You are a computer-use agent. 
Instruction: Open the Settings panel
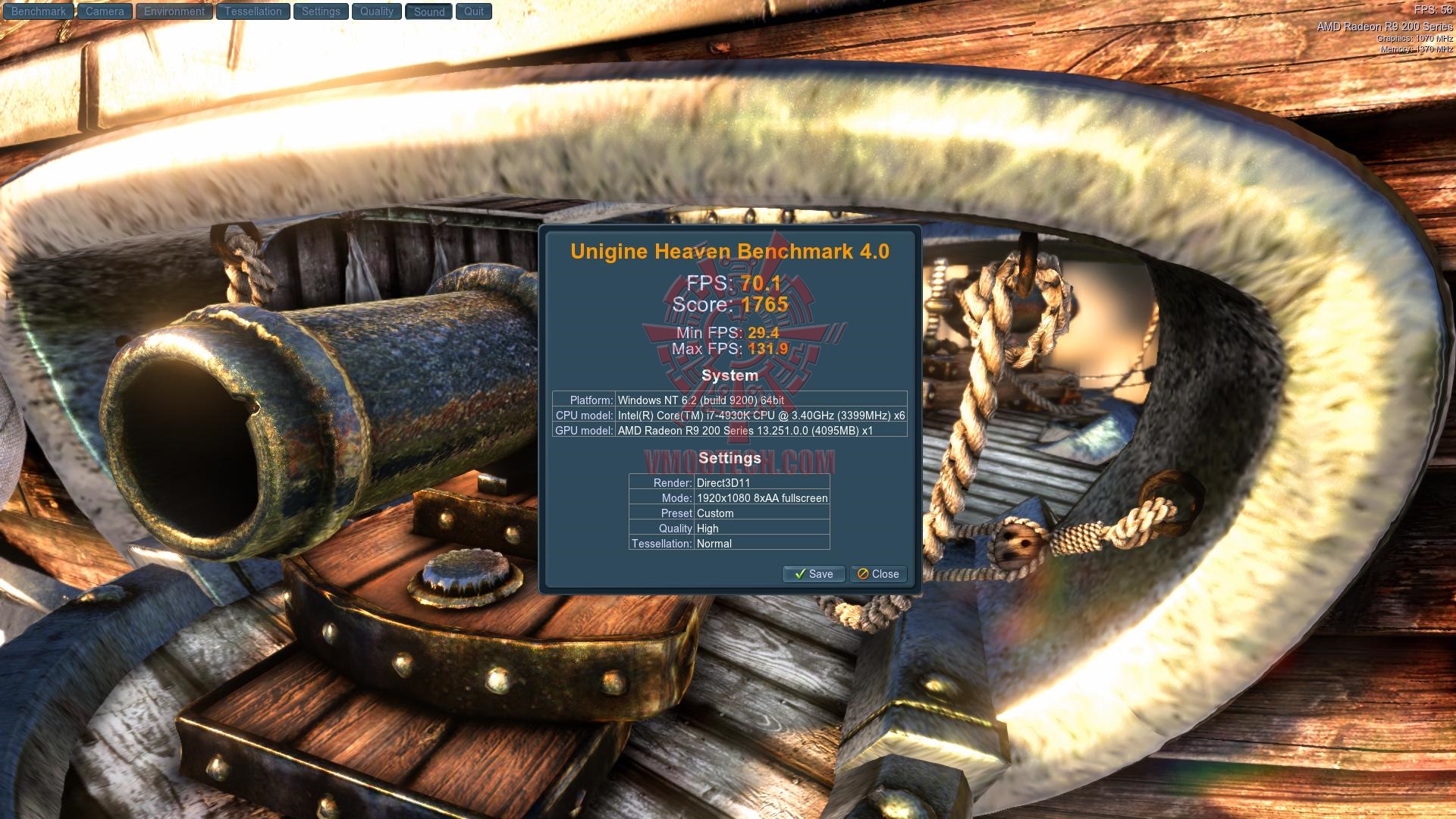point(321,11)
